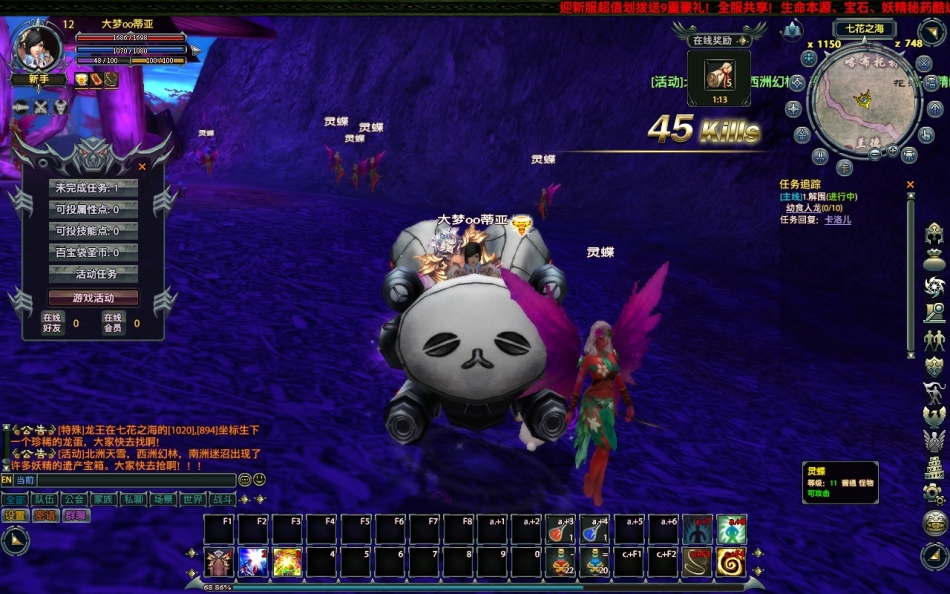Activate the golden spiral skill
The width and height of the screenshot is (950, 594).
(731, 563)
